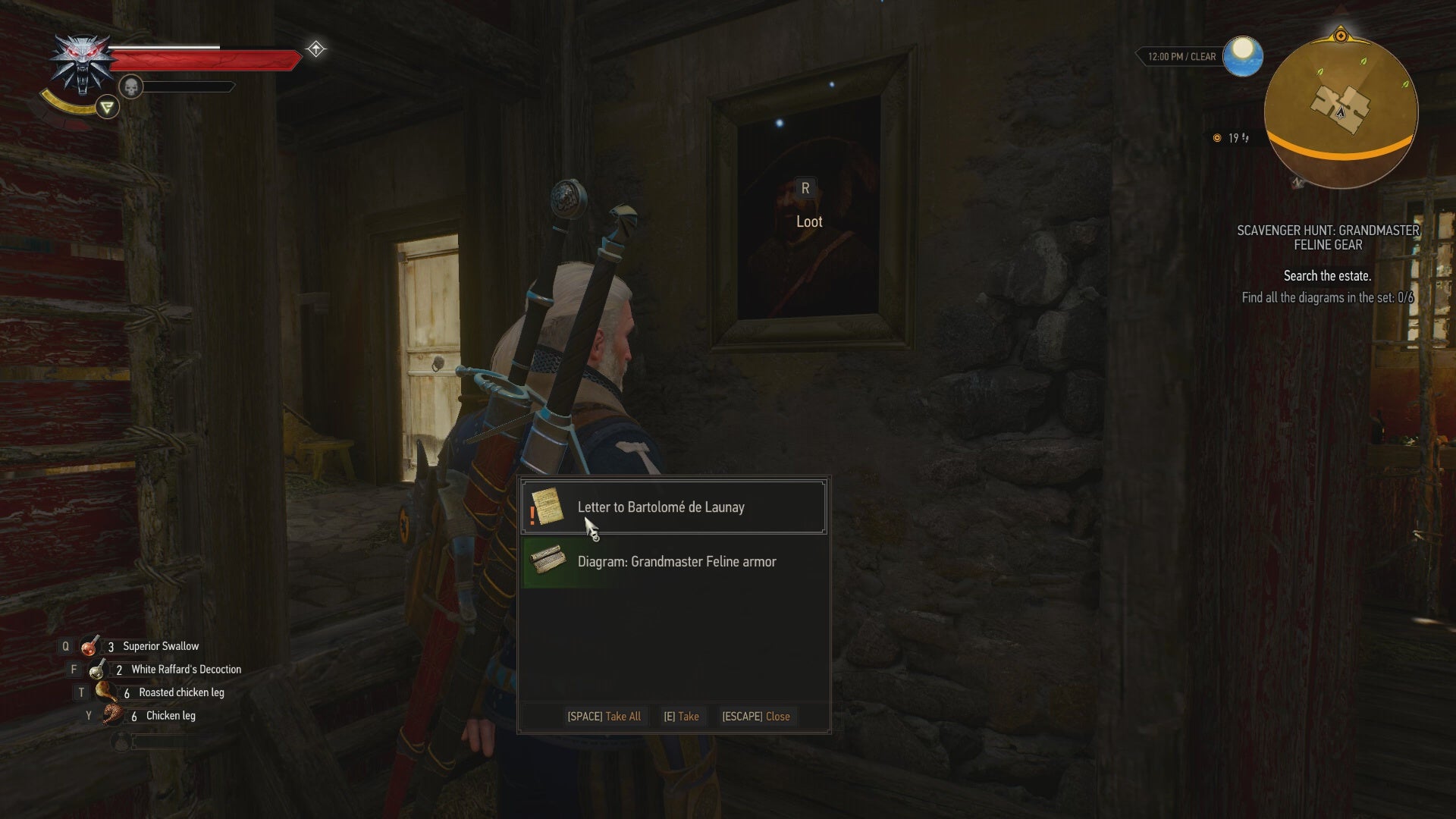Select the Letter to Bartolomé de Launay

click(x=660, y=507)
